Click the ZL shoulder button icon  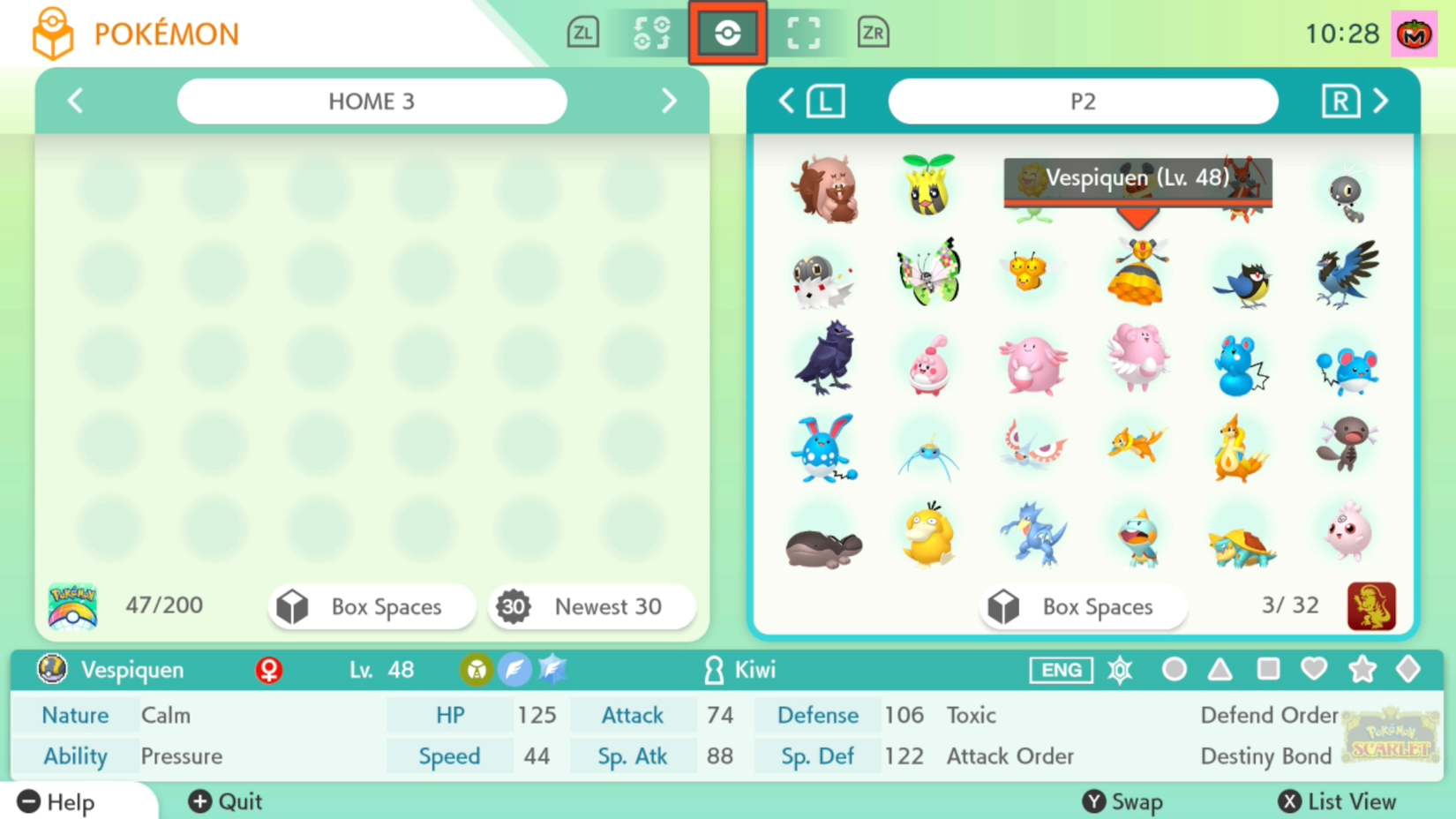point(582,32)
